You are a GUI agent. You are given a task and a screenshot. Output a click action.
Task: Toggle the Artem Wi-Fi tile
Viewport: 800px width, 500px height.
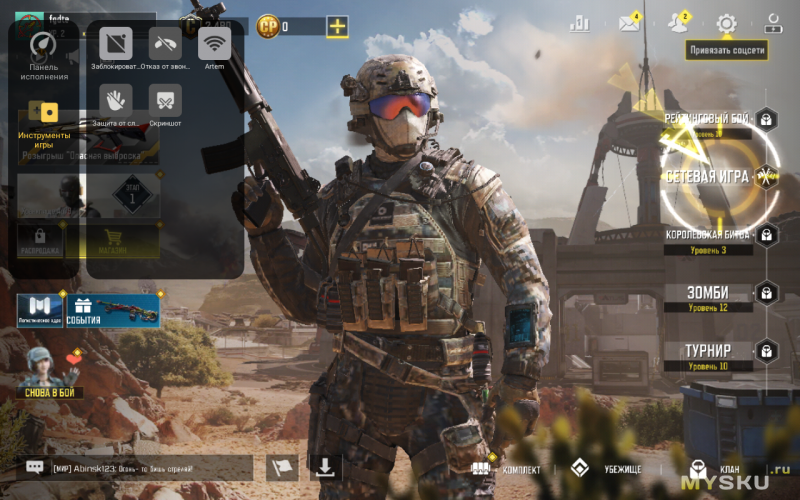coord(214,48)
